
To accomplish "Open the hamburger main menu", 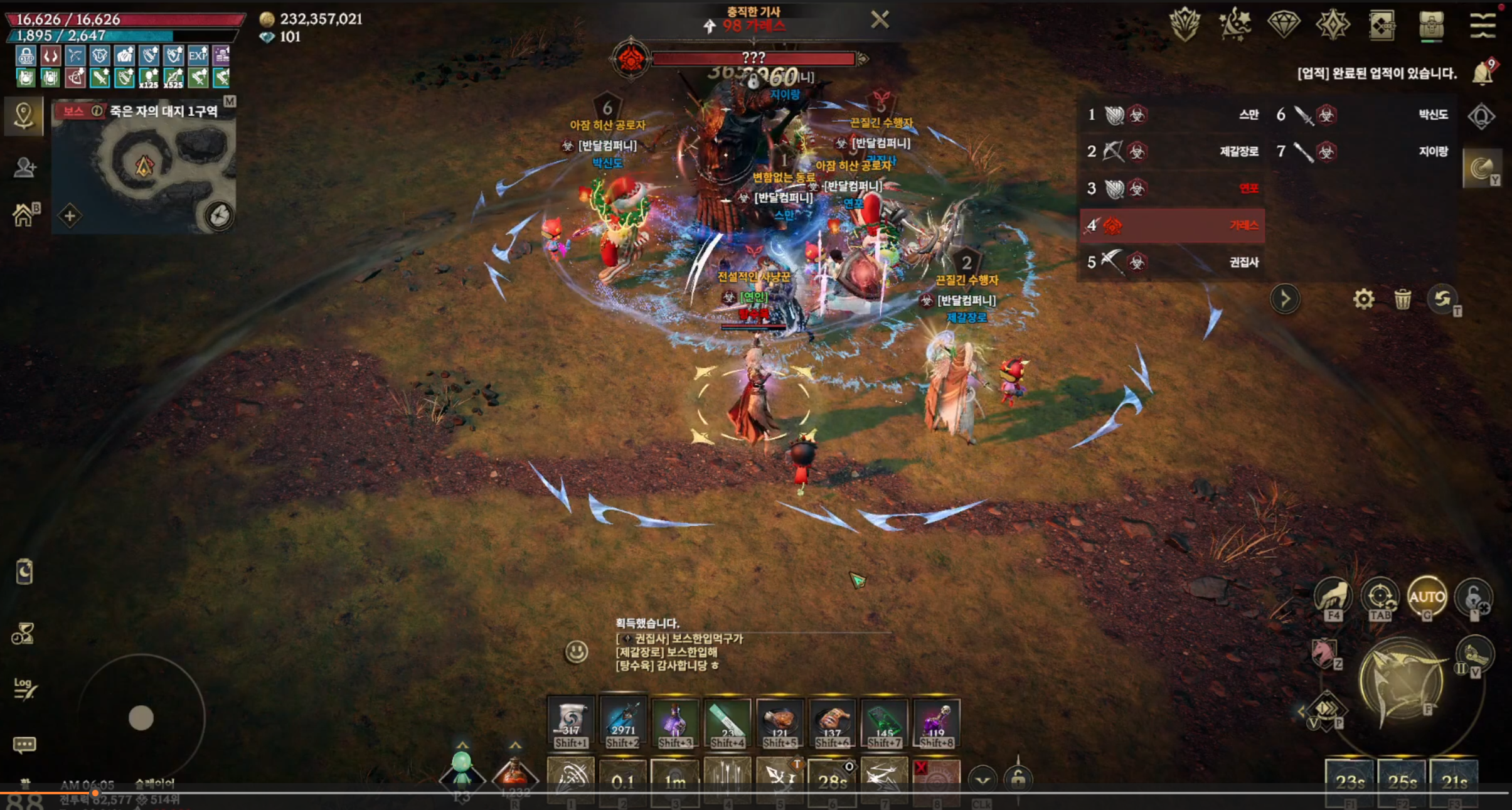I will pos(1482,25).
